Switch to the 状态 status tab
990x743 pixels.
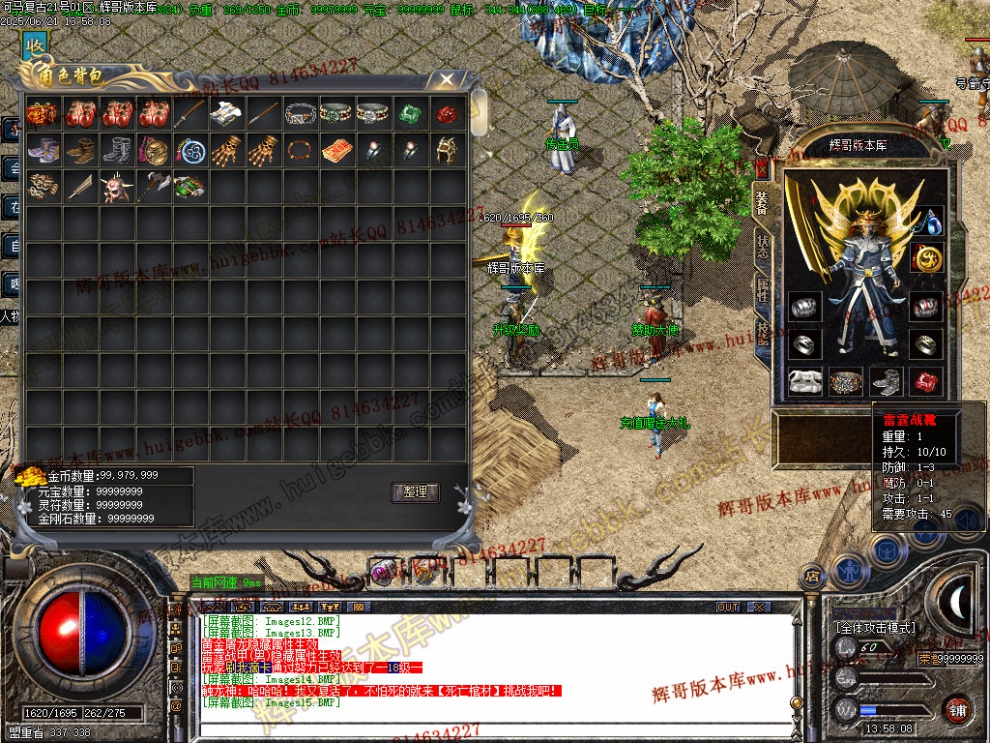point(761,247)
